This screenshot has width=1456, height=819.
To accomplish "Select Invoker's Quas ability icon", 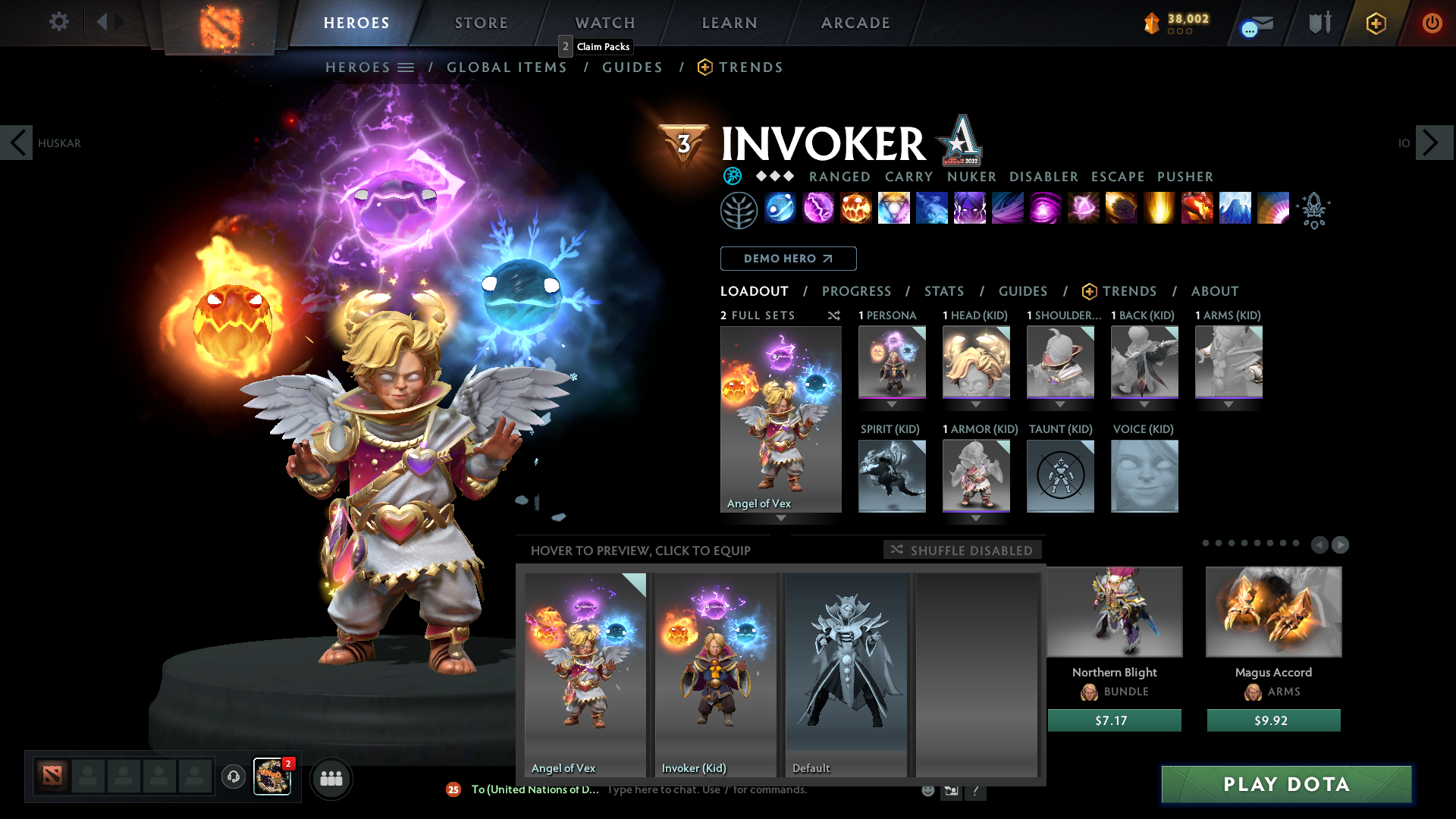I will (x=780, y=210).
